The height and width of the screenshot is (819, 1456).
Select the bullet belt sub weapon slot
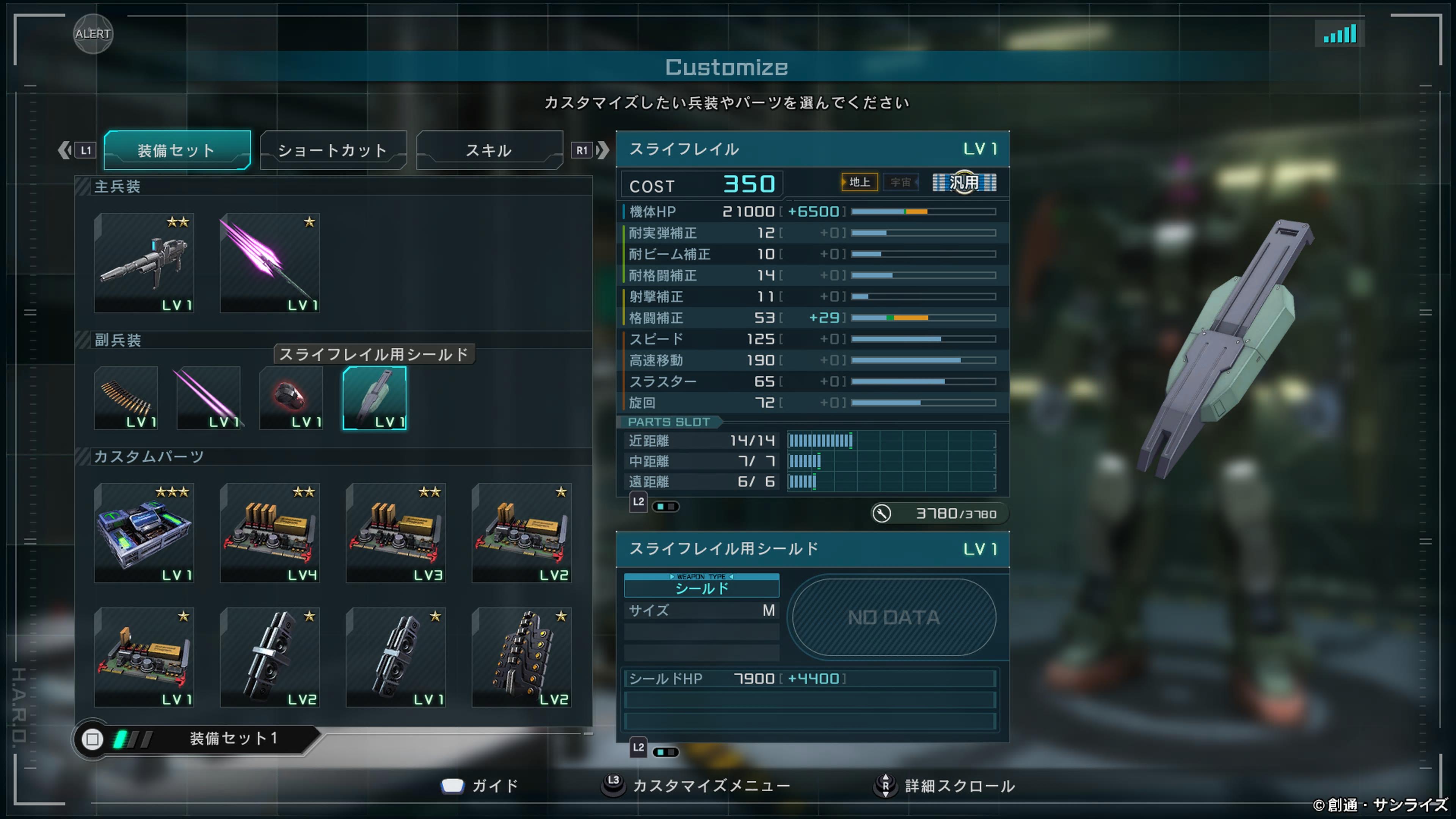coord(126,398)
